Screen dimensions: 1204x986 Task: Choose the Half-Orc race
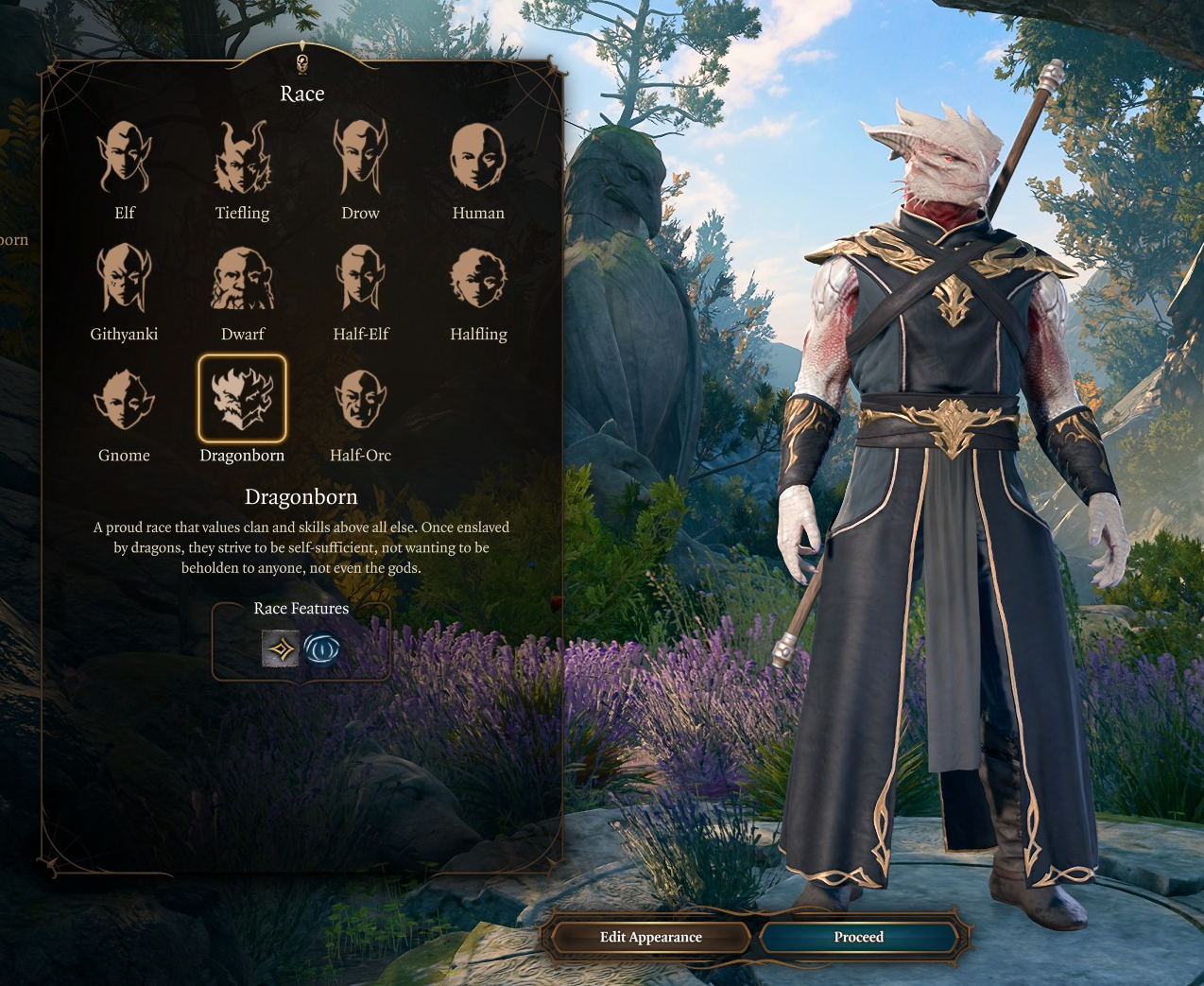point(360,400)
